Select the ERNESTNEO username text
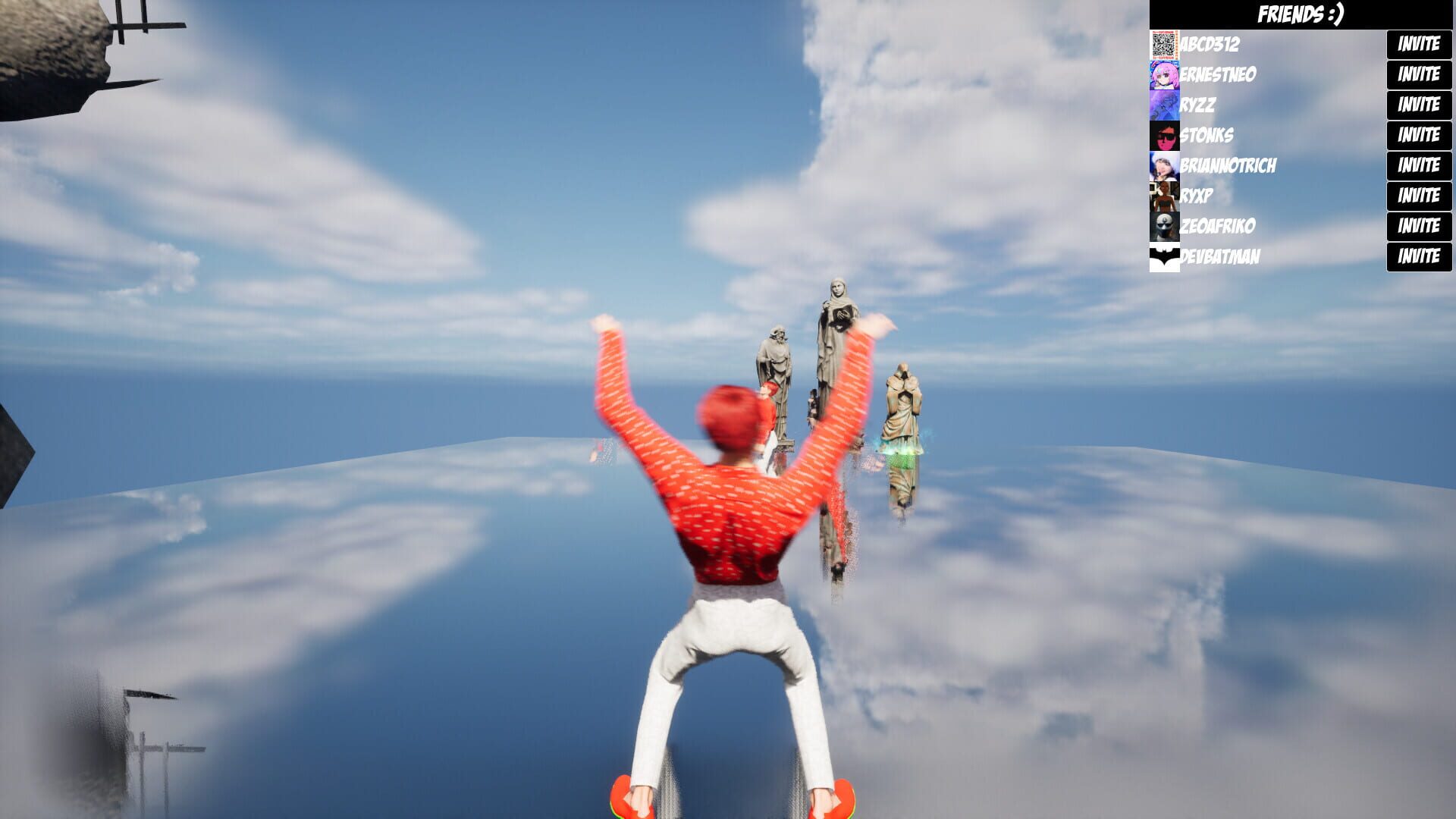The image size is (1456, 819). [1217, 75]
